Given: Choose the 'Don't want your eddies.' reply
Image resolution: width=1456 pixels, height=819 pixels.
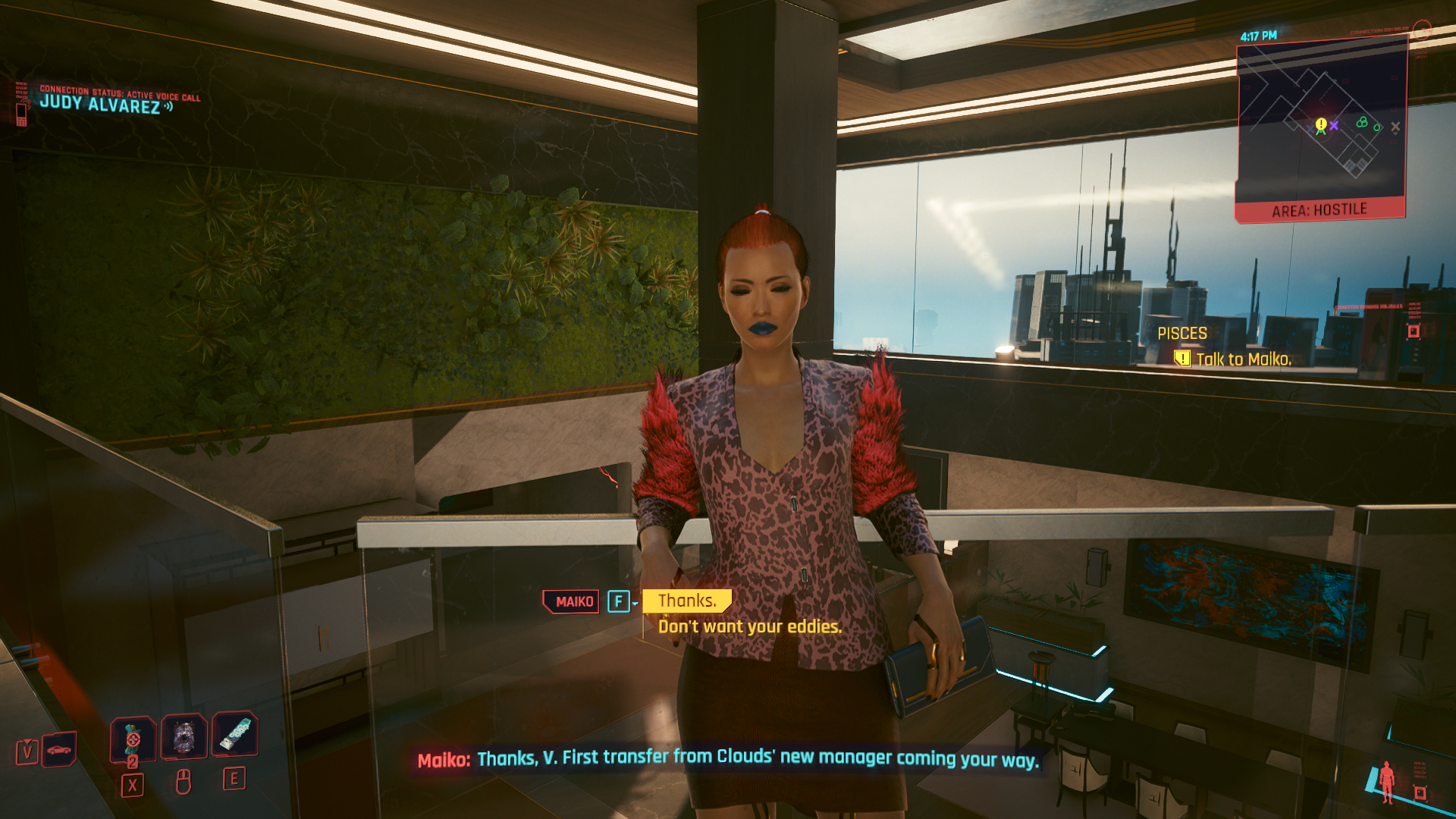Looking at the screenshot, I should pos(750,627).
